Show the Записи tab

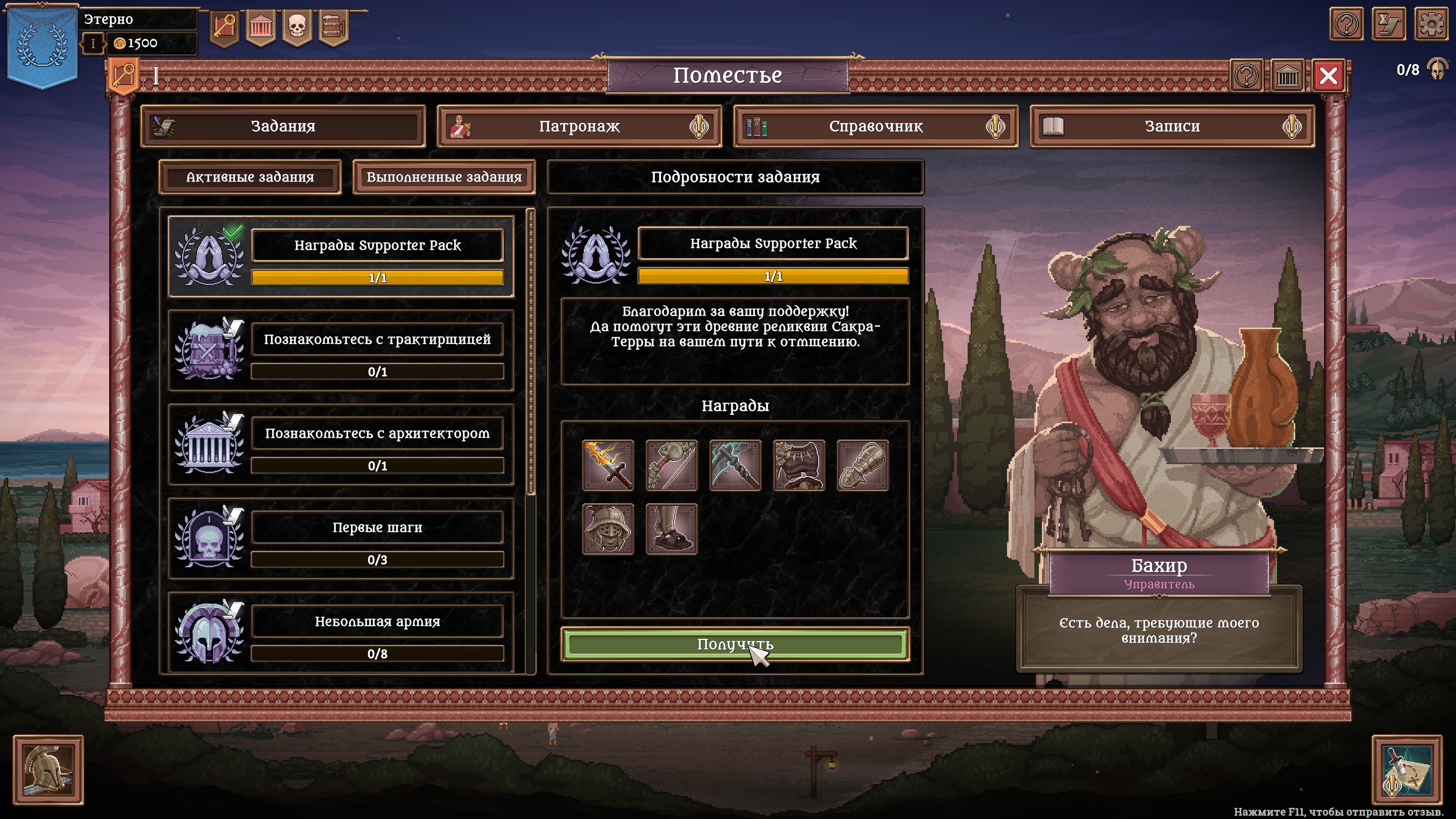pyautogui.click(x=1172, y=126)
